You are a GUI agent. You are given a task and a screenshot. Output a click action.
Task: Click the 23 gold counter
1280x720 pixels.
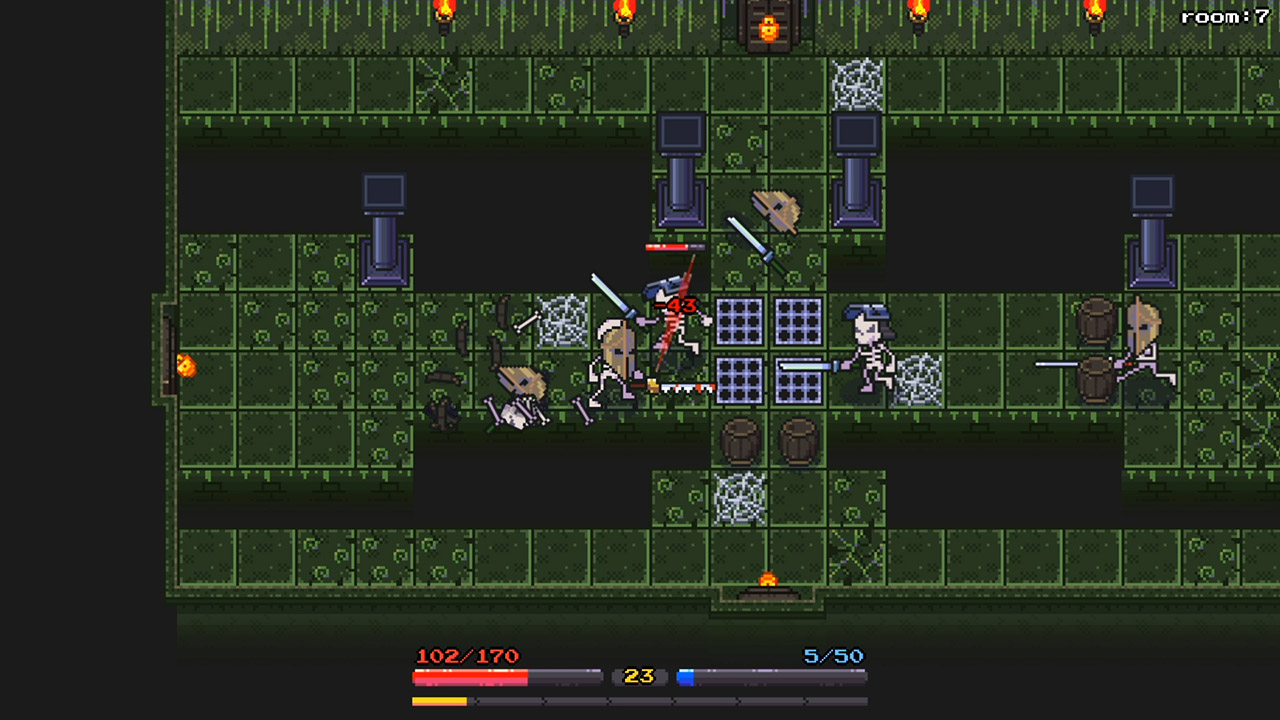click(x=638, y=676)
